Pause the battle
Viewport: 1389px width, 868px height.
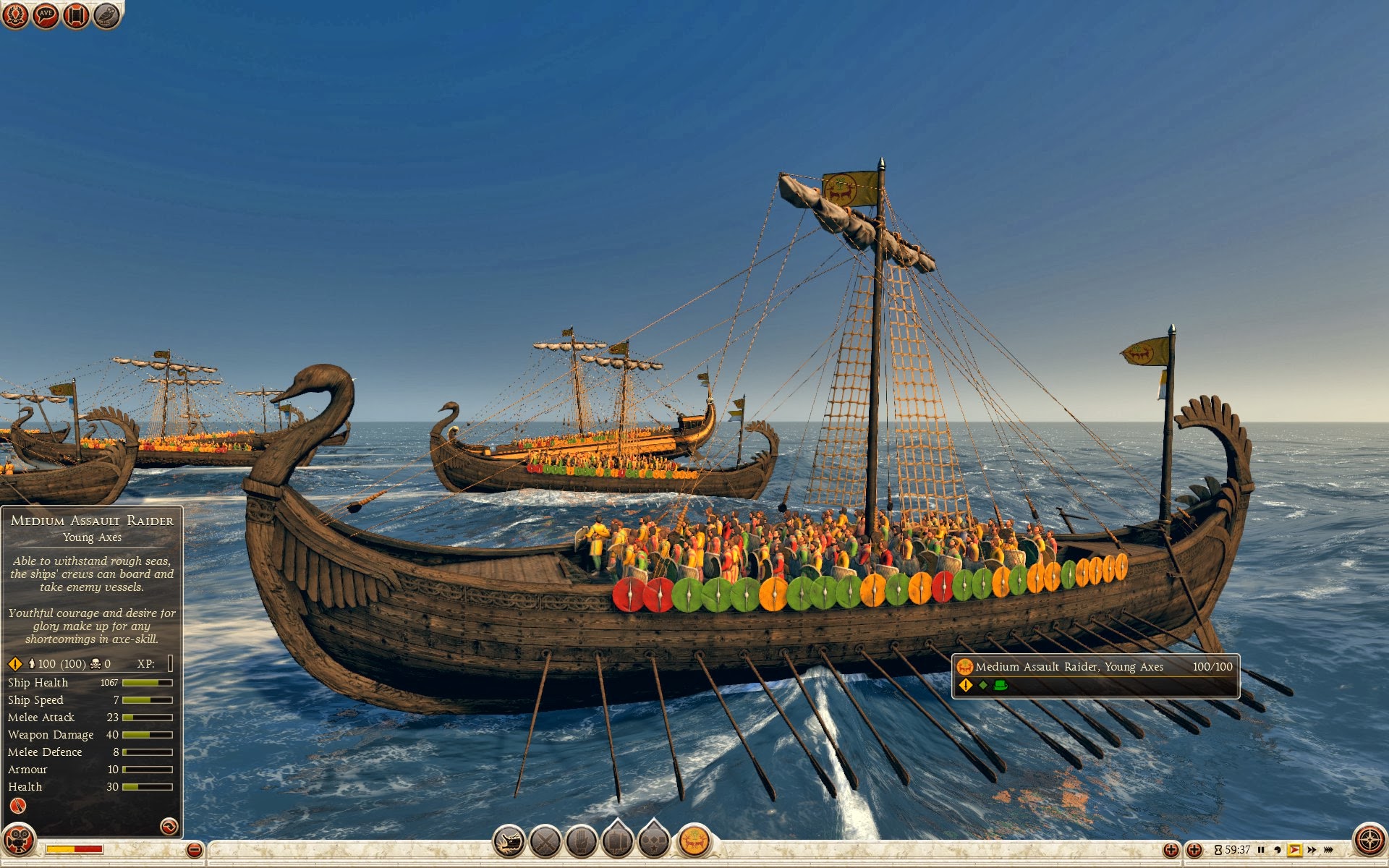1262,850
